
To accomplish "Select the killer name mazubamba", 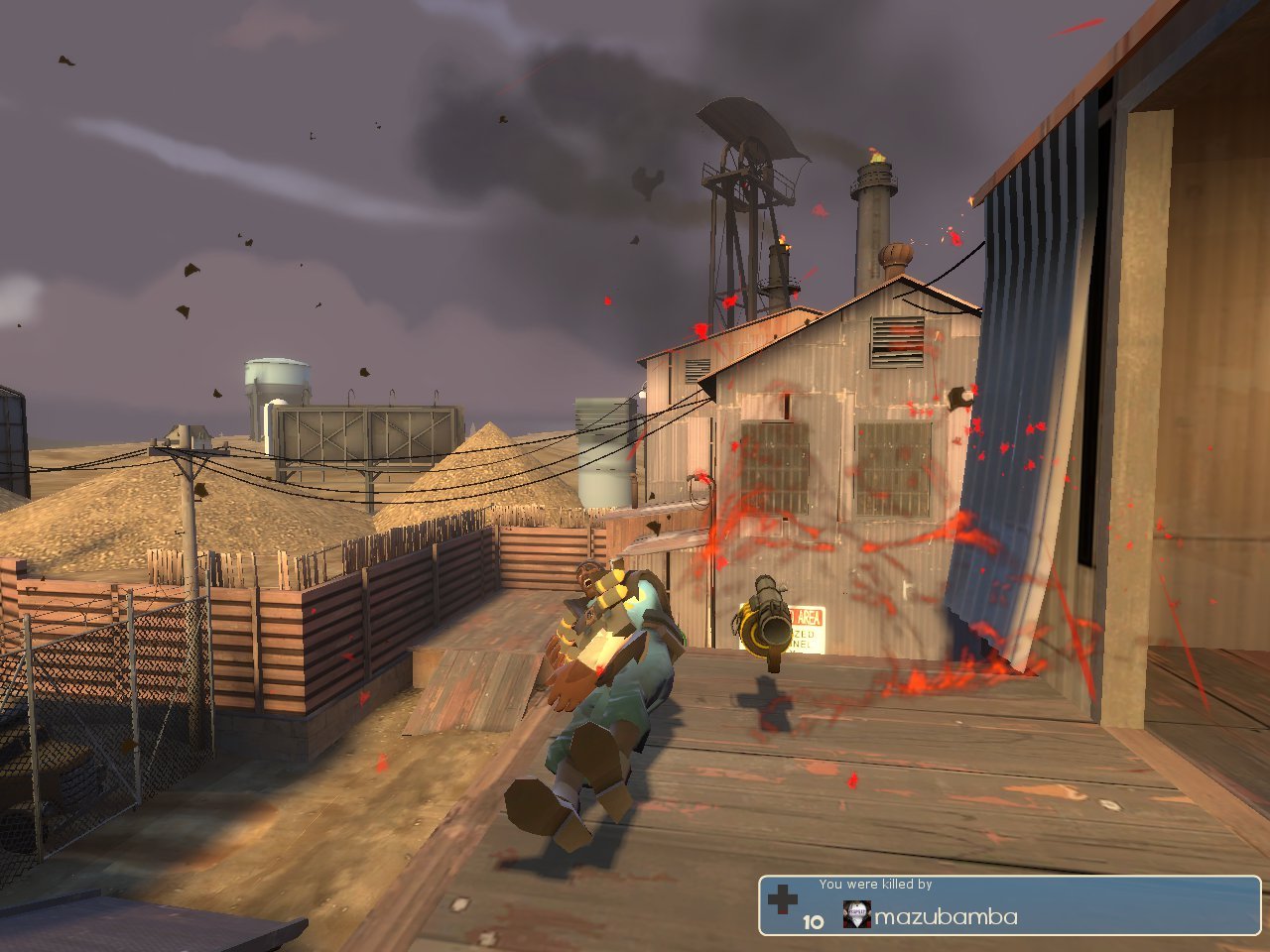I will (945, 917).
